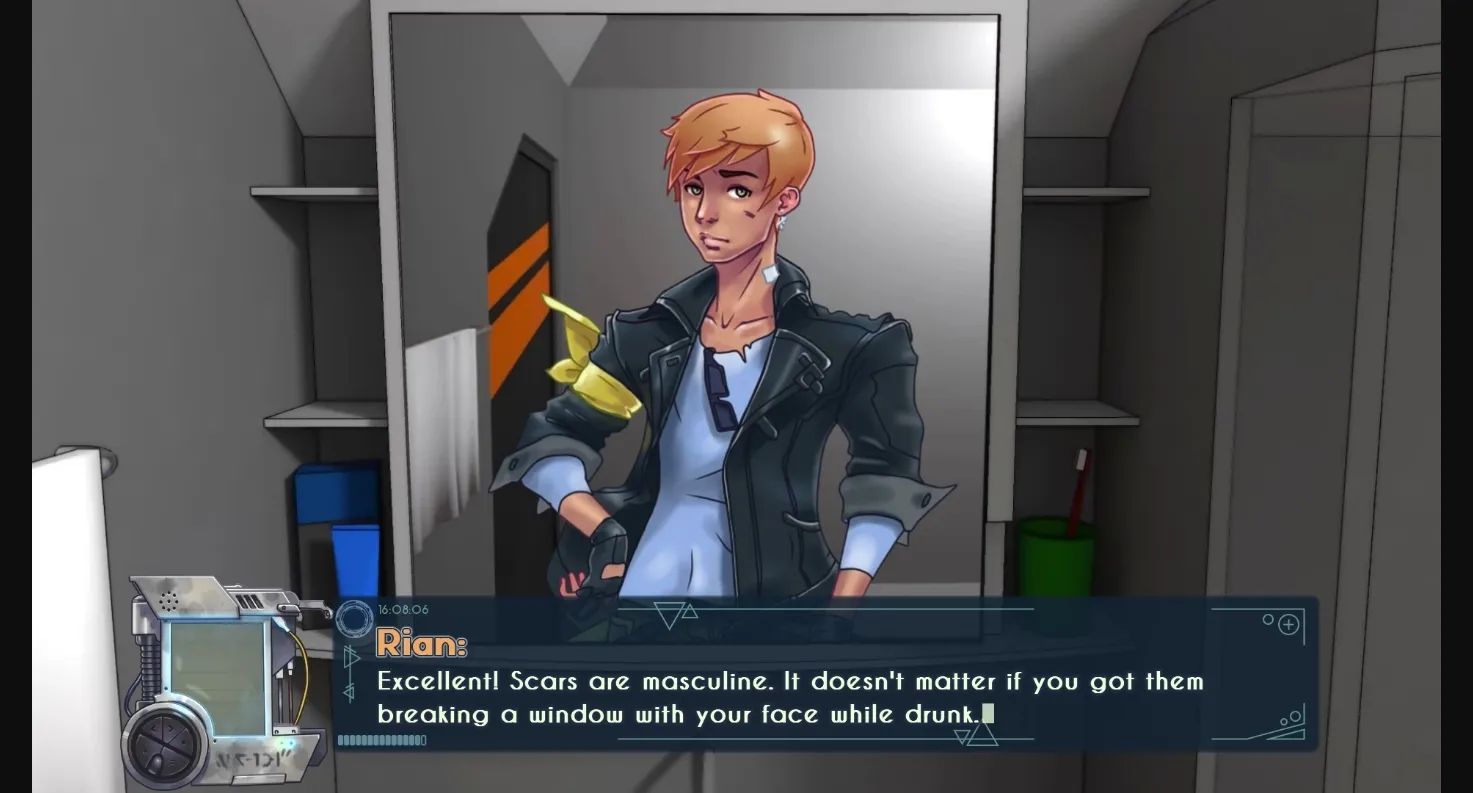This screenshot has height=793, width=1473.
Task: Select the upper triangle marker left of the dialogue text
Action: [x=352, y=656]
